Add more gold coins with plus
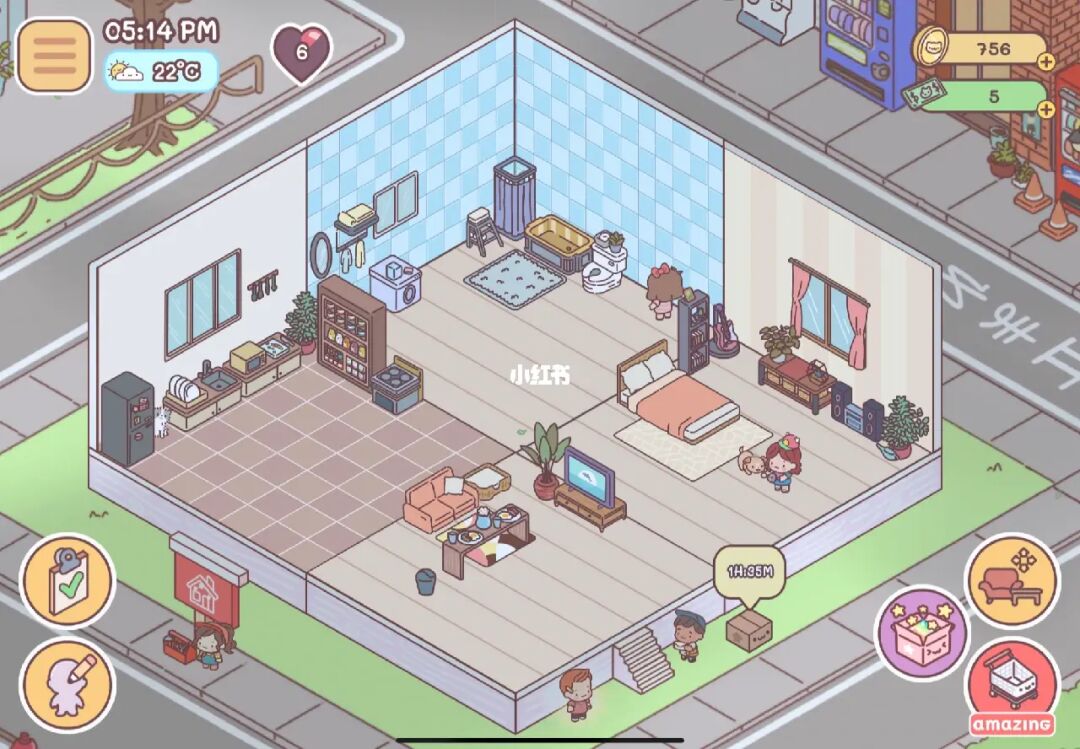Viewport: 1080px width, 749px height. point(1045,61)
